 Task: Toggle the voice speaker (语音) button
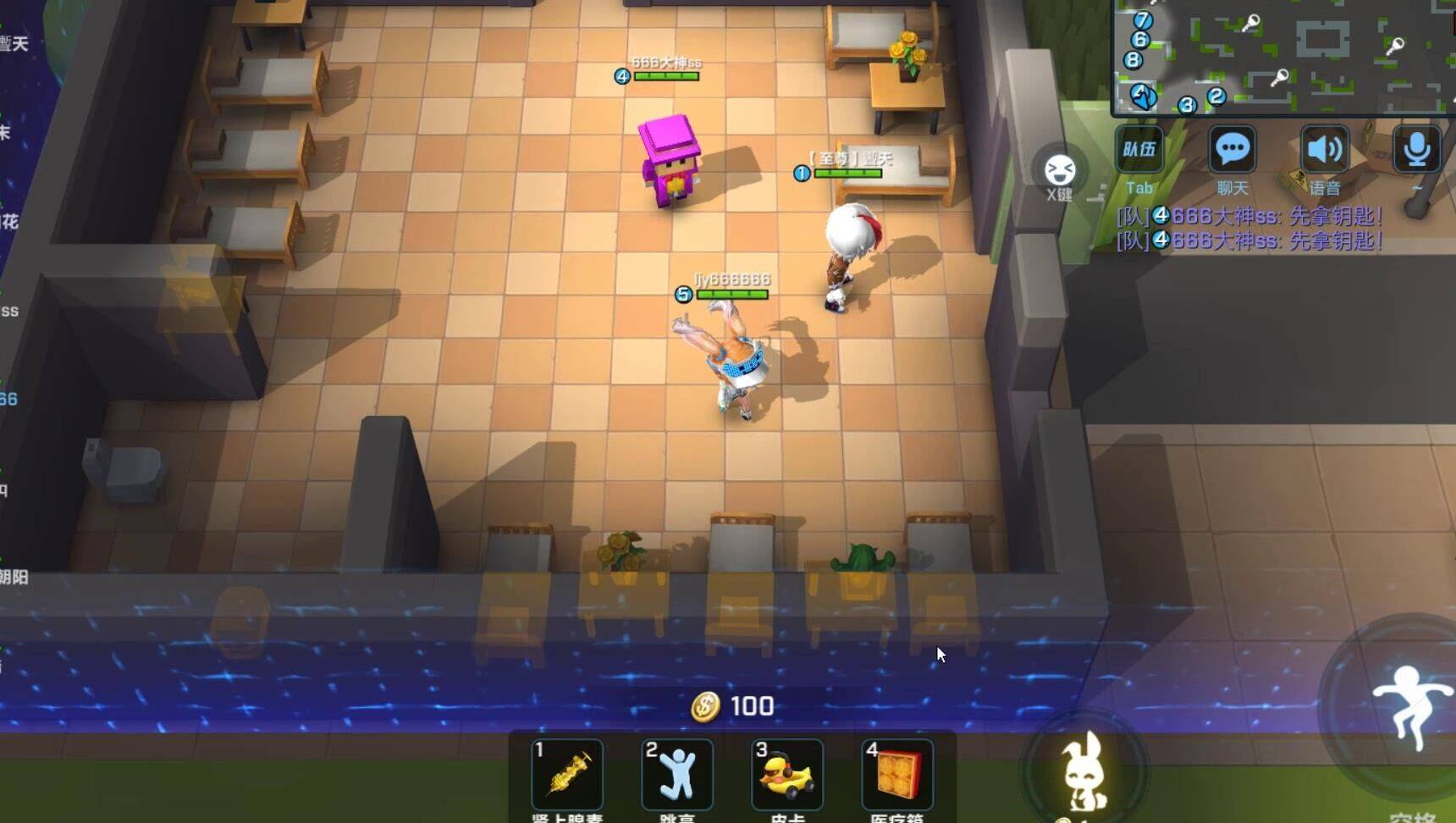pyautogui.click(x=1324, y=151)
